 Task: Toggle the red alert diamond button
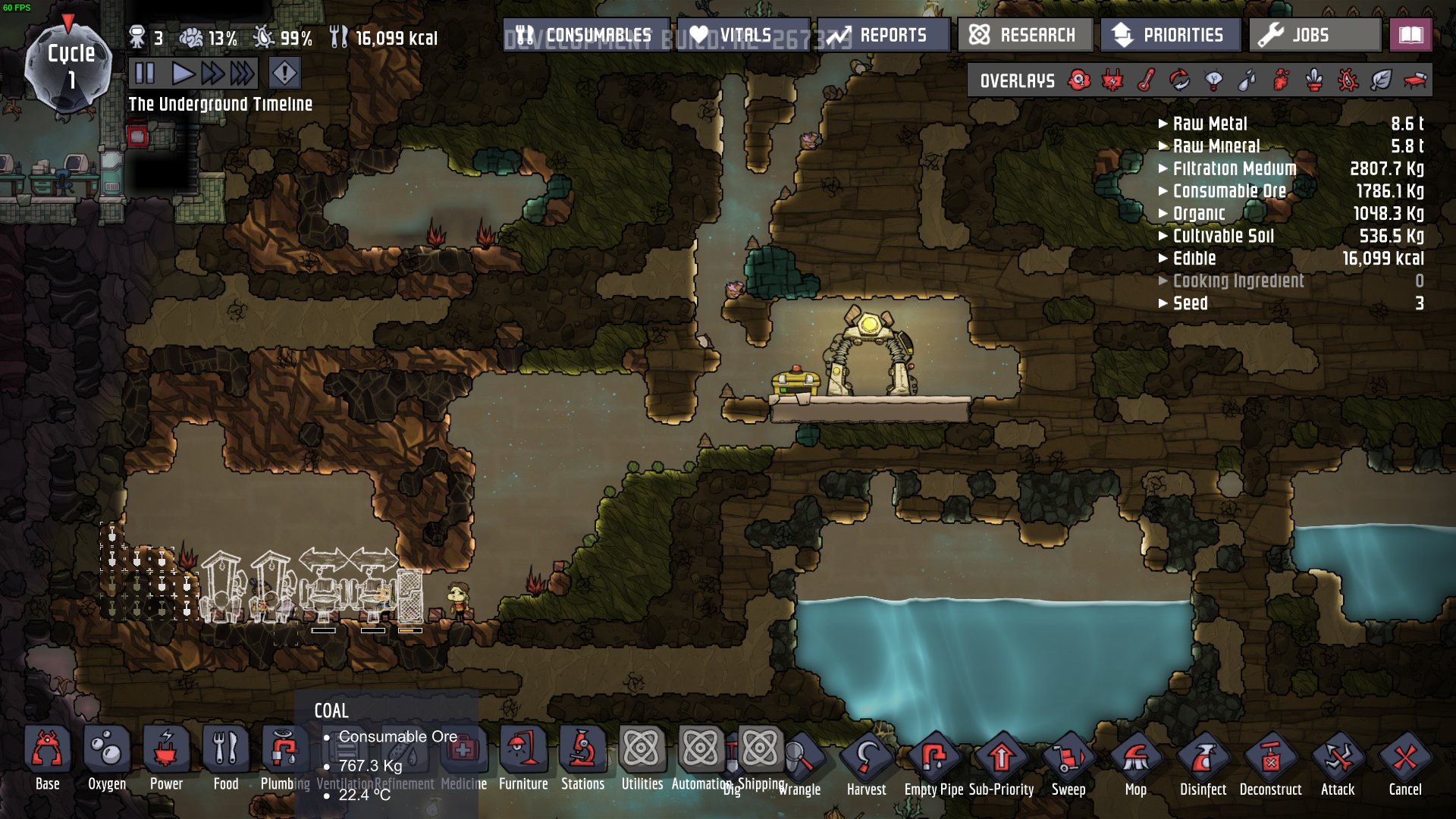coord(284,74)
